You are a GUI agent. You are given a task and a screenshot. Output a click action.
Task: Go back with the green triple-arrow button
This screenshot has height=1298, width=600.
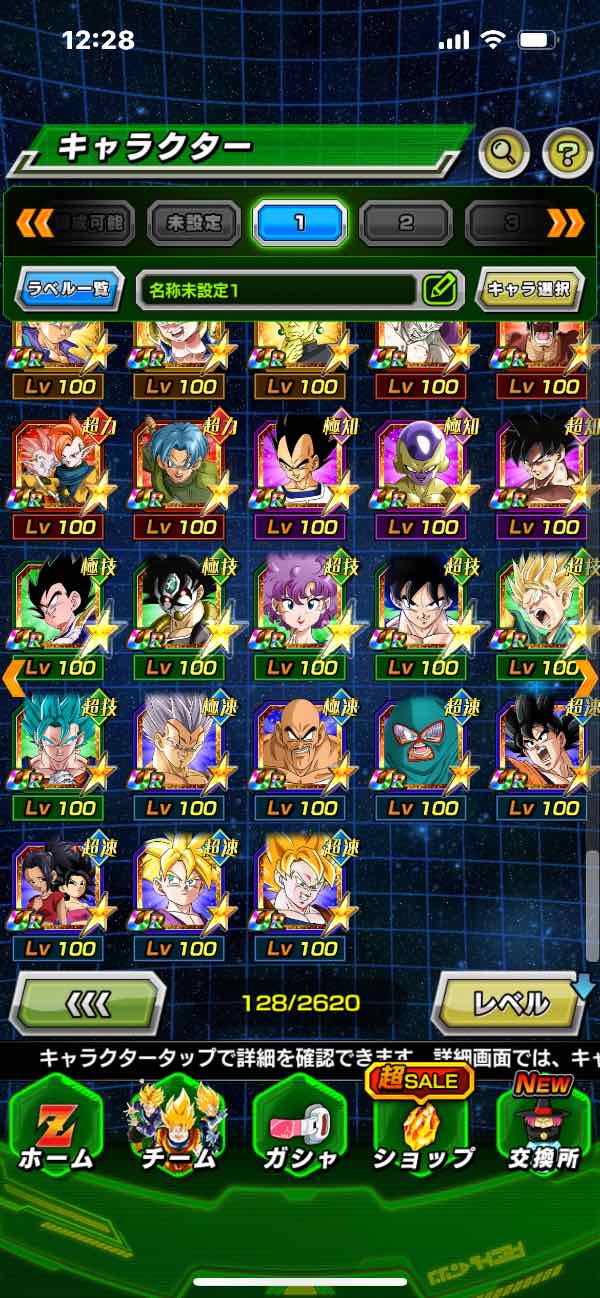point(88,1001)
